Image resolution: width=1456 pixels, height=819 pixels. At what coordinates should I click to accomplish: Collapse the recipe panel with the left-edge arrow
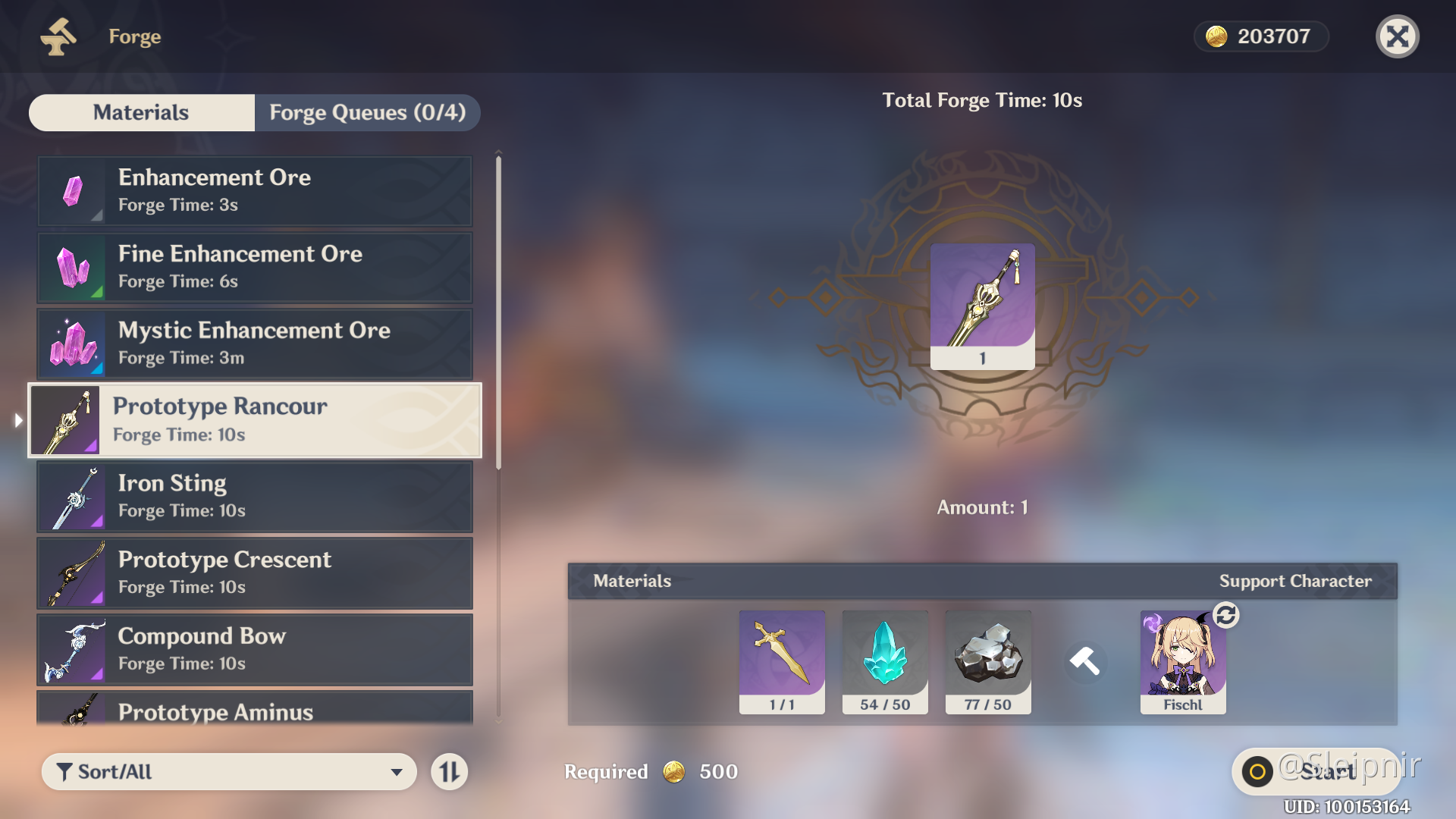[17, 419]
